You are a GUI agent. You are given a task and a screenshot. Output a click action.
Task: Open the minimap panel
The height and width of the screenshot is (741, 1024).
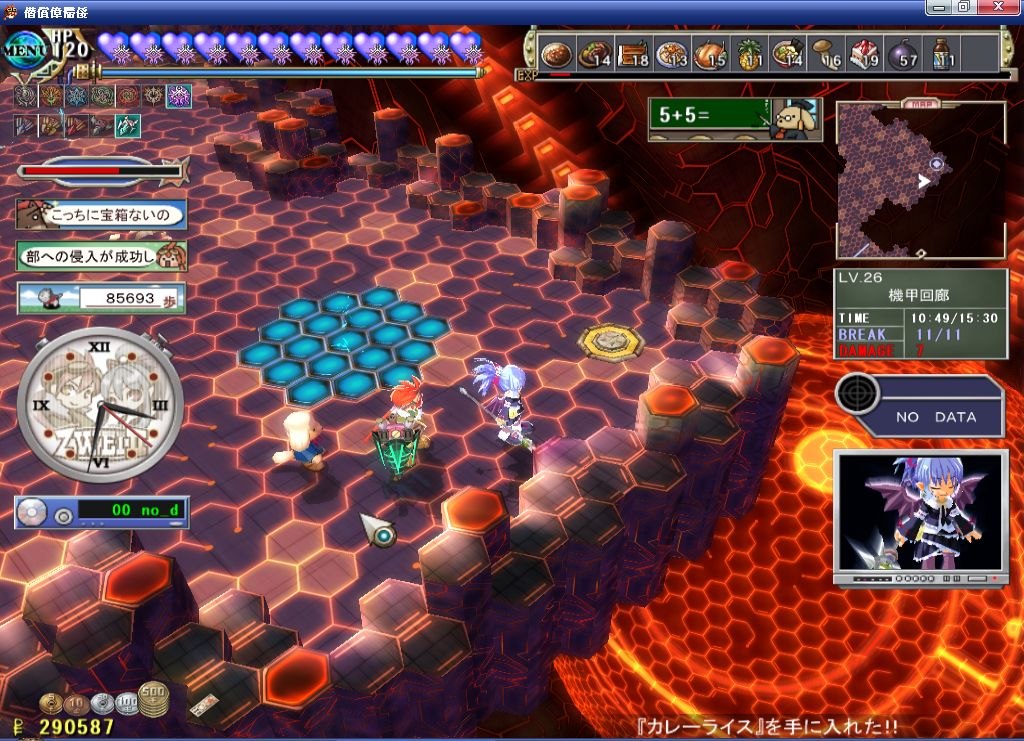pos(920,179)
